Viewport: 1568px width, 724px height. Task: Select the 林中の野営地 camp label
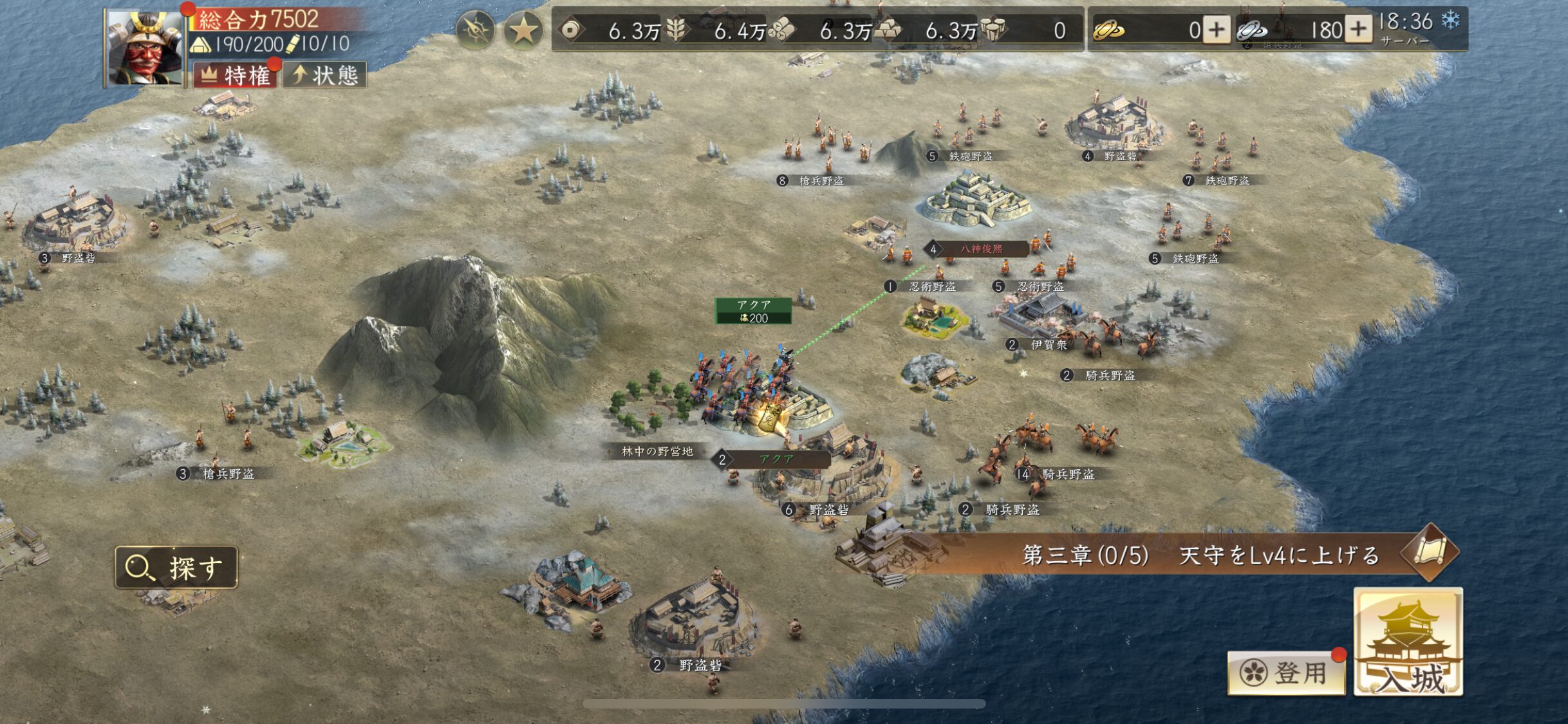point(657,452)
